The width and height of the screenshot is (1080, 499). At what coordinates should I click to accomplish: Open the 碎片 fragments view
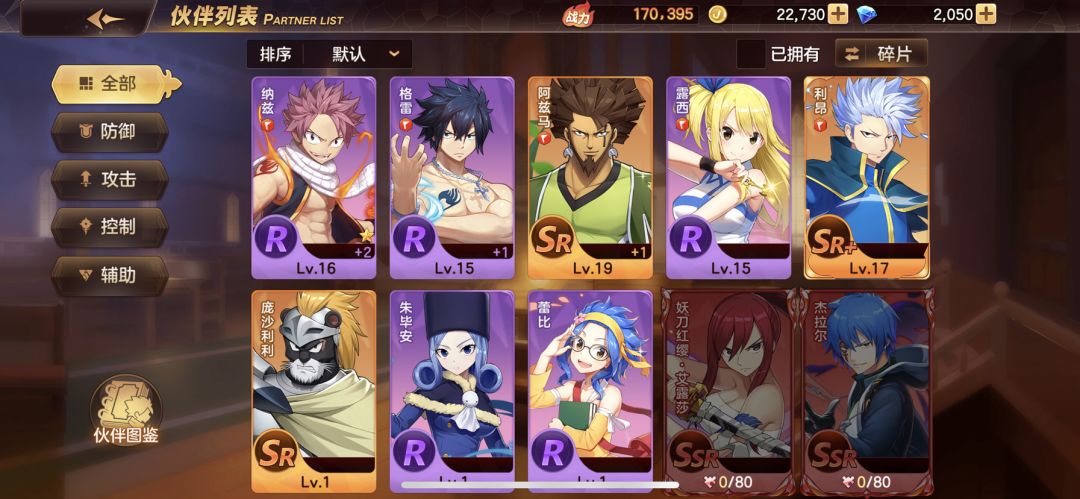pyautogui.click(x=881, y=54)
